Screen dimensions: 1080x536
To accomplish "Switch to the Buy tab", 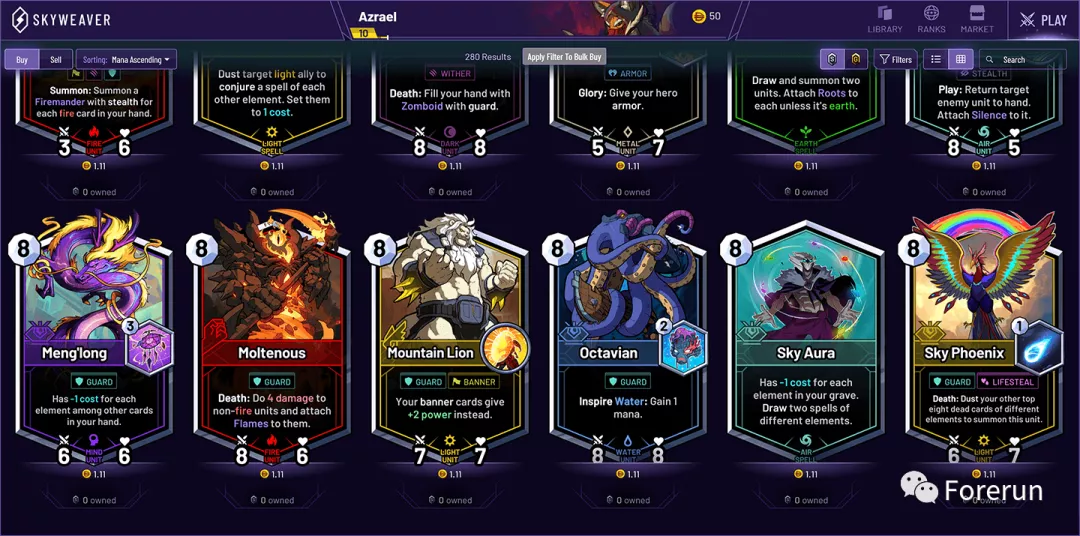I will click(x=22, y=60).
